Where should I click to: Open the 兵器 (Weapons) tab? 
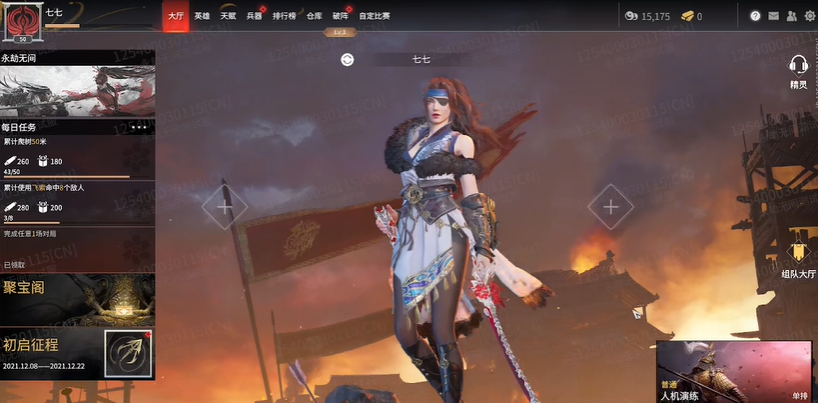pyautogui.click(x=254, y=16)
